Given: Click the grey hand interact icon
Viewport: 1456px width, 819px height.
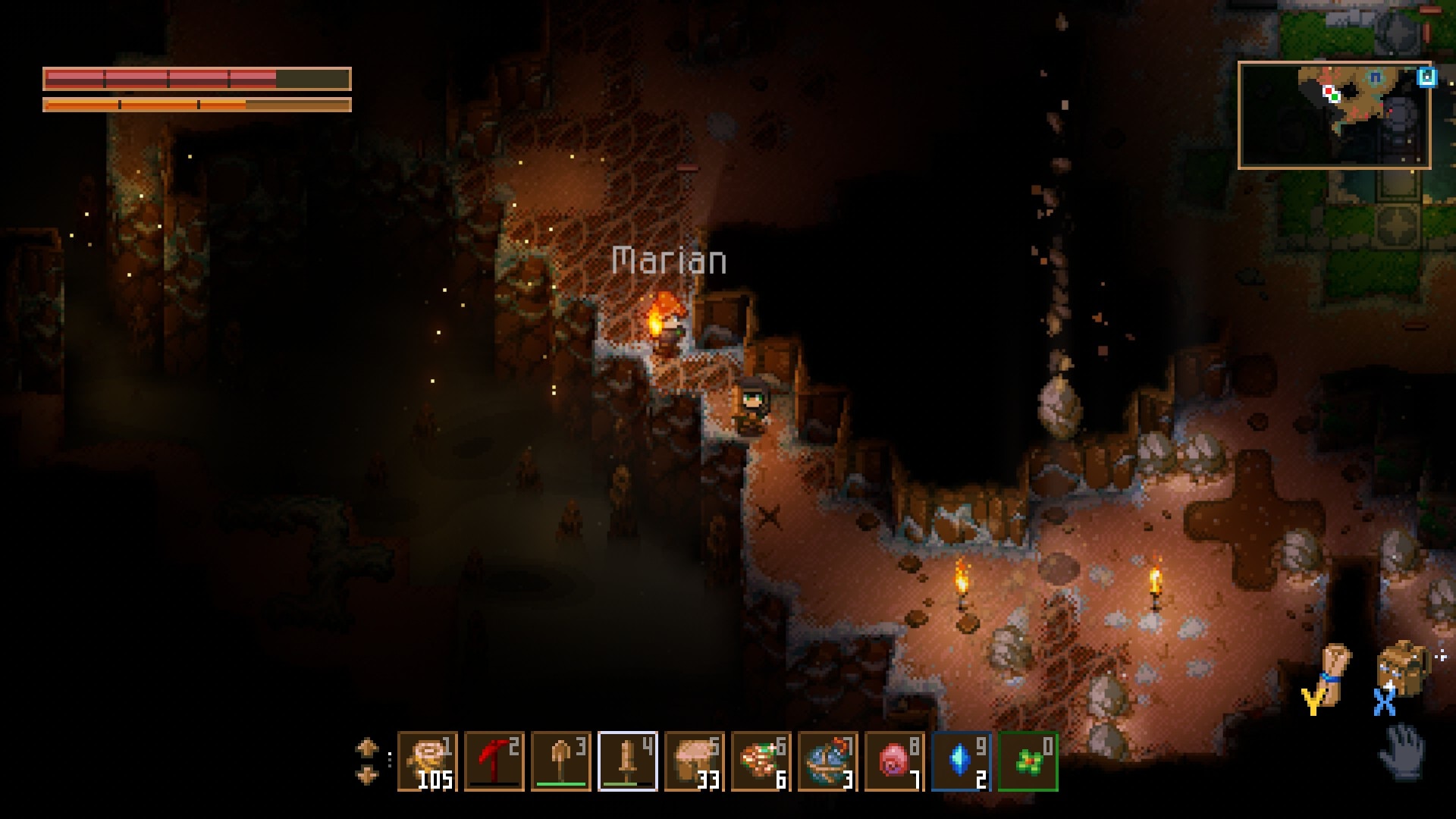Looking at the screenshot, I should [x=1401, y=751].
